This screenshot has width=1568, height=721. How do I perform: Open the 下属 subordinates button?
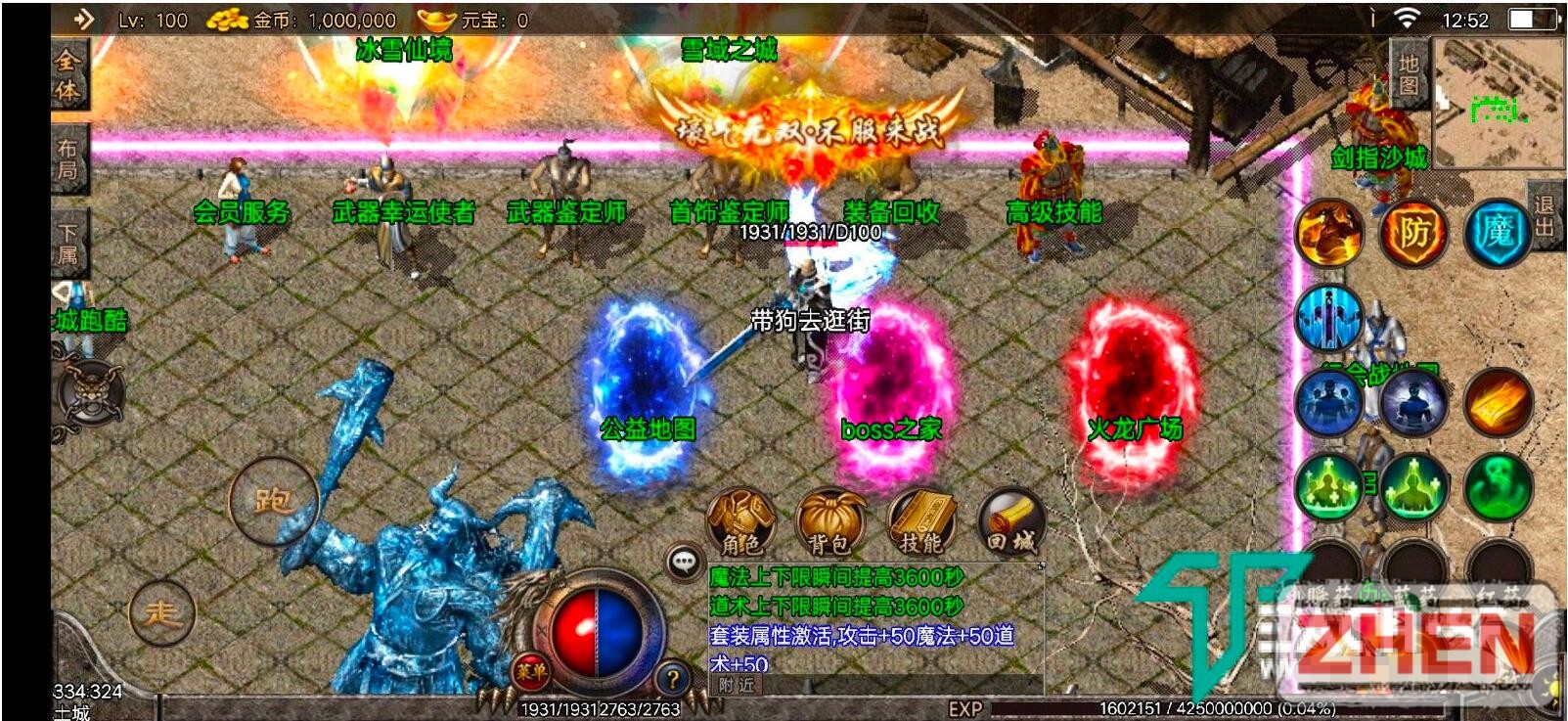tap(67, 244)
